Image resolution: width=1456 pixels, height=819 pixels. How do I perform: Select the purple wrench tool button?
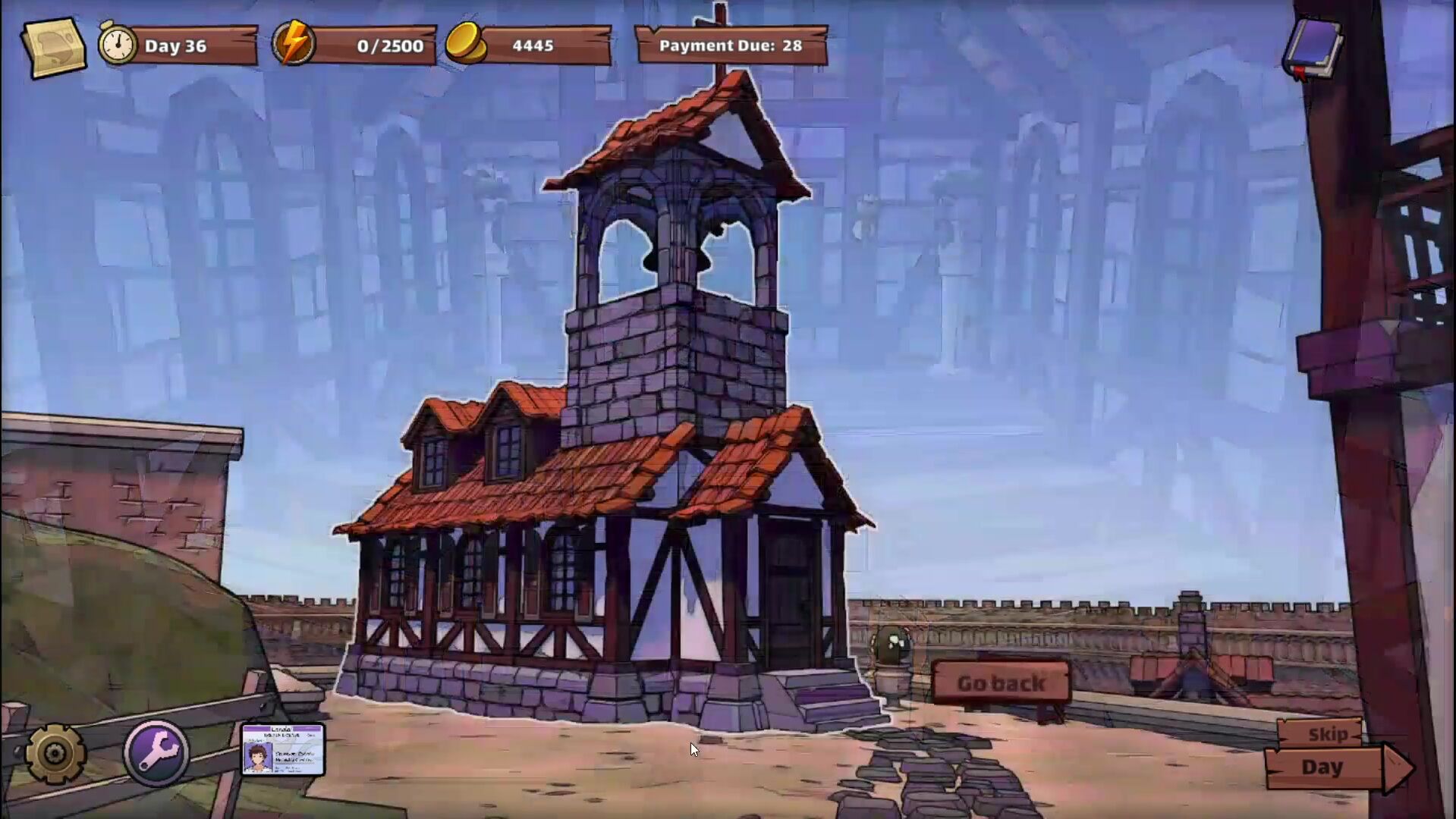[156, 752]
